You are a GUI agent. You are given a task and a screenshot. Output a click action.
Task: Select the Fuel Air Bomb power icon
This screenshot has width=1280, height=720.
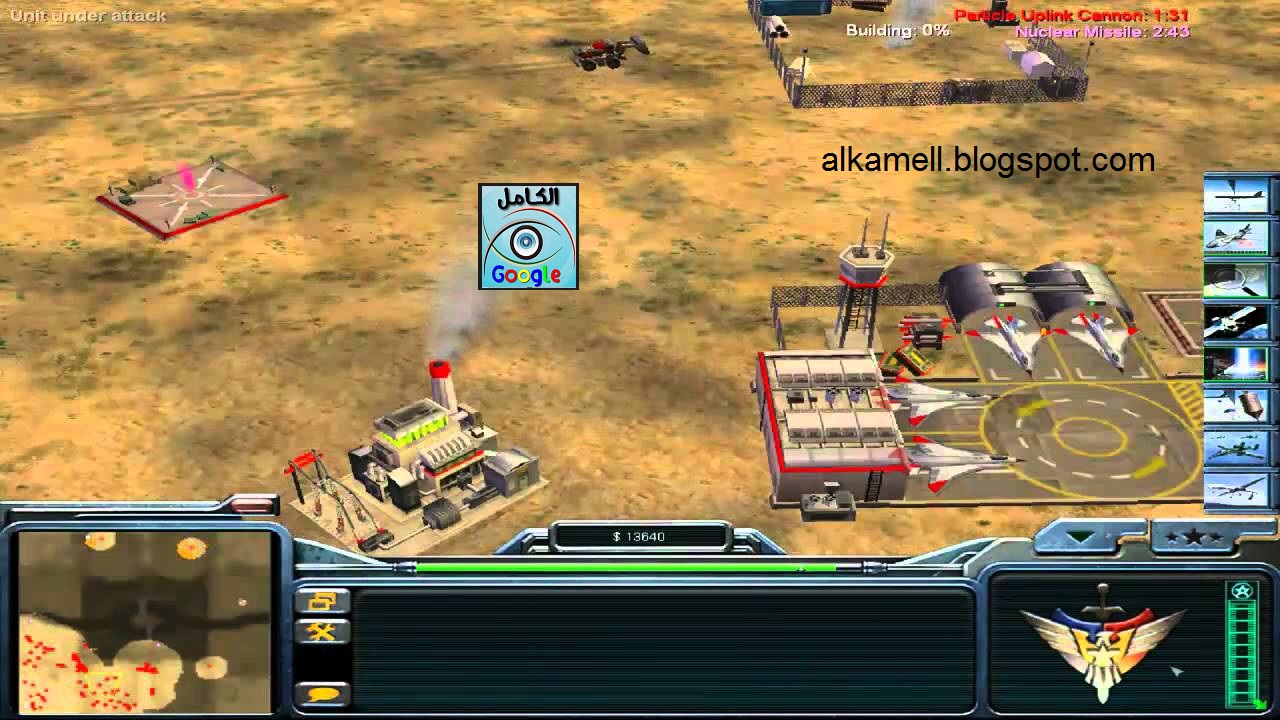pyautogui.click(x=1238, y=403)
